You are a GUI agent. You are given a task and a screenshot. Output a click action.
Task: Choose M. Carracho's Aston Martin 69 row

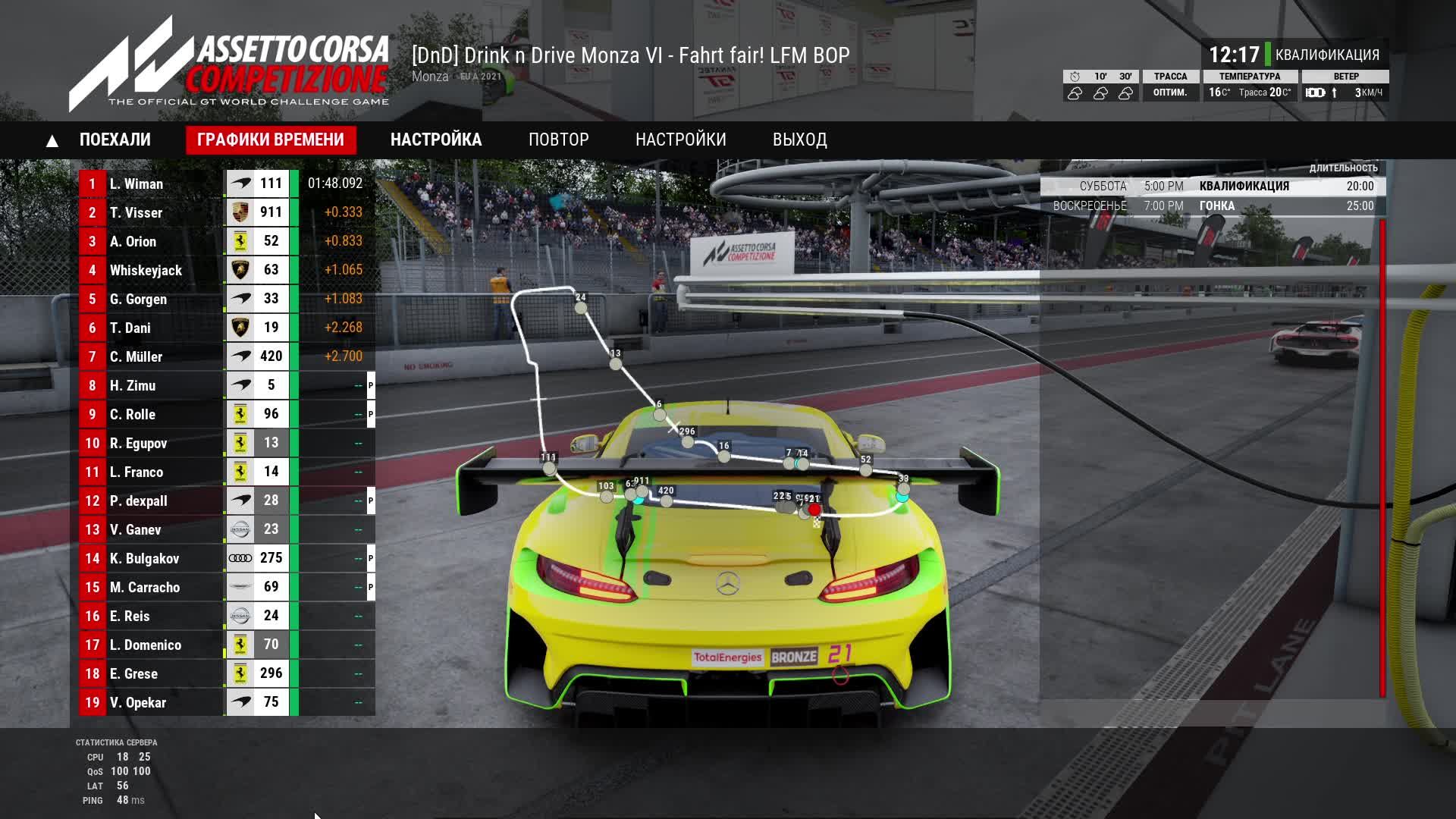tap(226, 587)
